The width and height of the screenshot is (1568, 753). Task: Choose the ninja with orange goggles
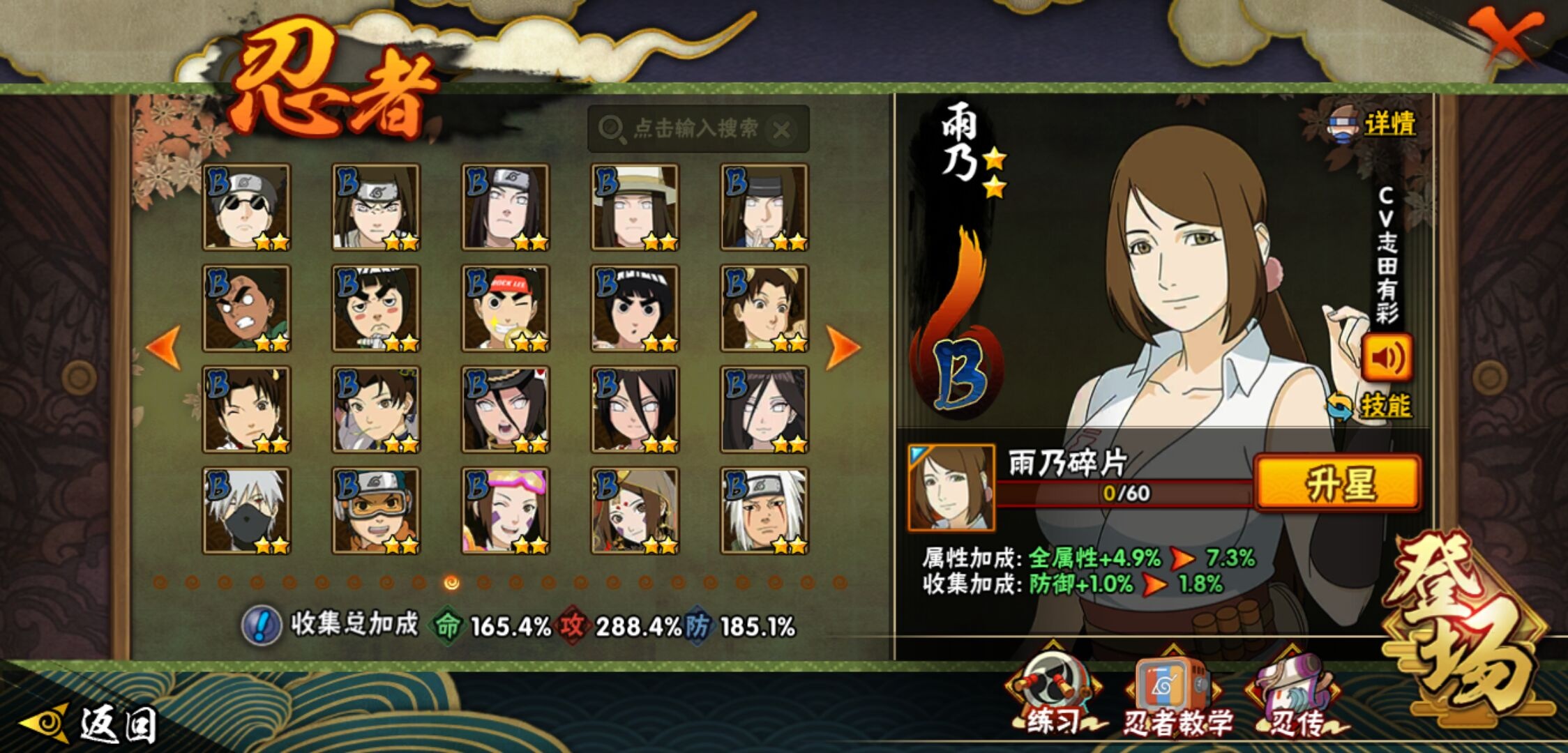[376, 510]
